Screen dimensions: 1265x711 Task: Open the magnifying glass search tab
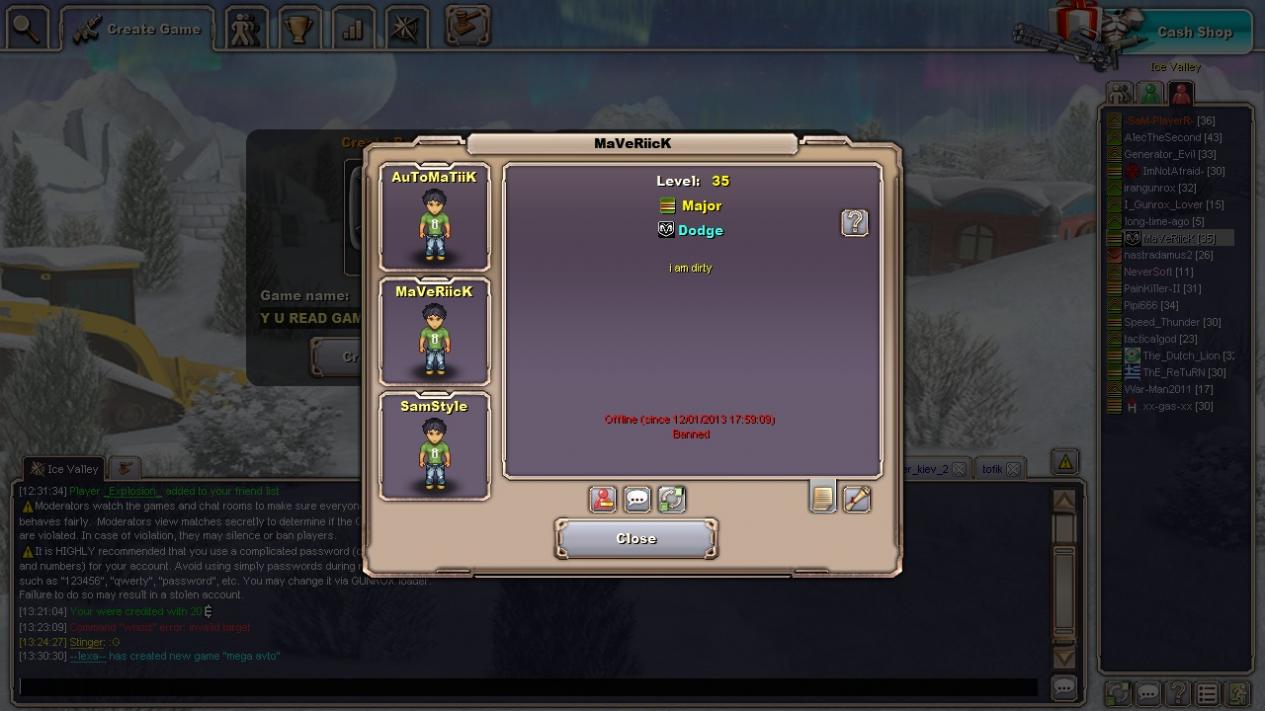click(26, 29)
